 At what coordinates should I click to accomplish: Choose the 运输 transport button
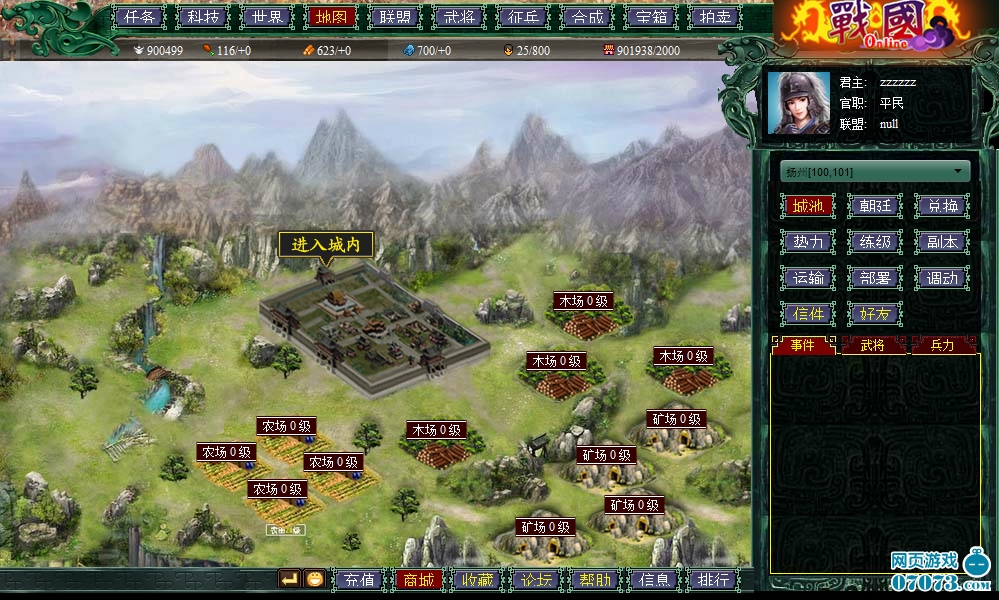[x=808, y=278]
